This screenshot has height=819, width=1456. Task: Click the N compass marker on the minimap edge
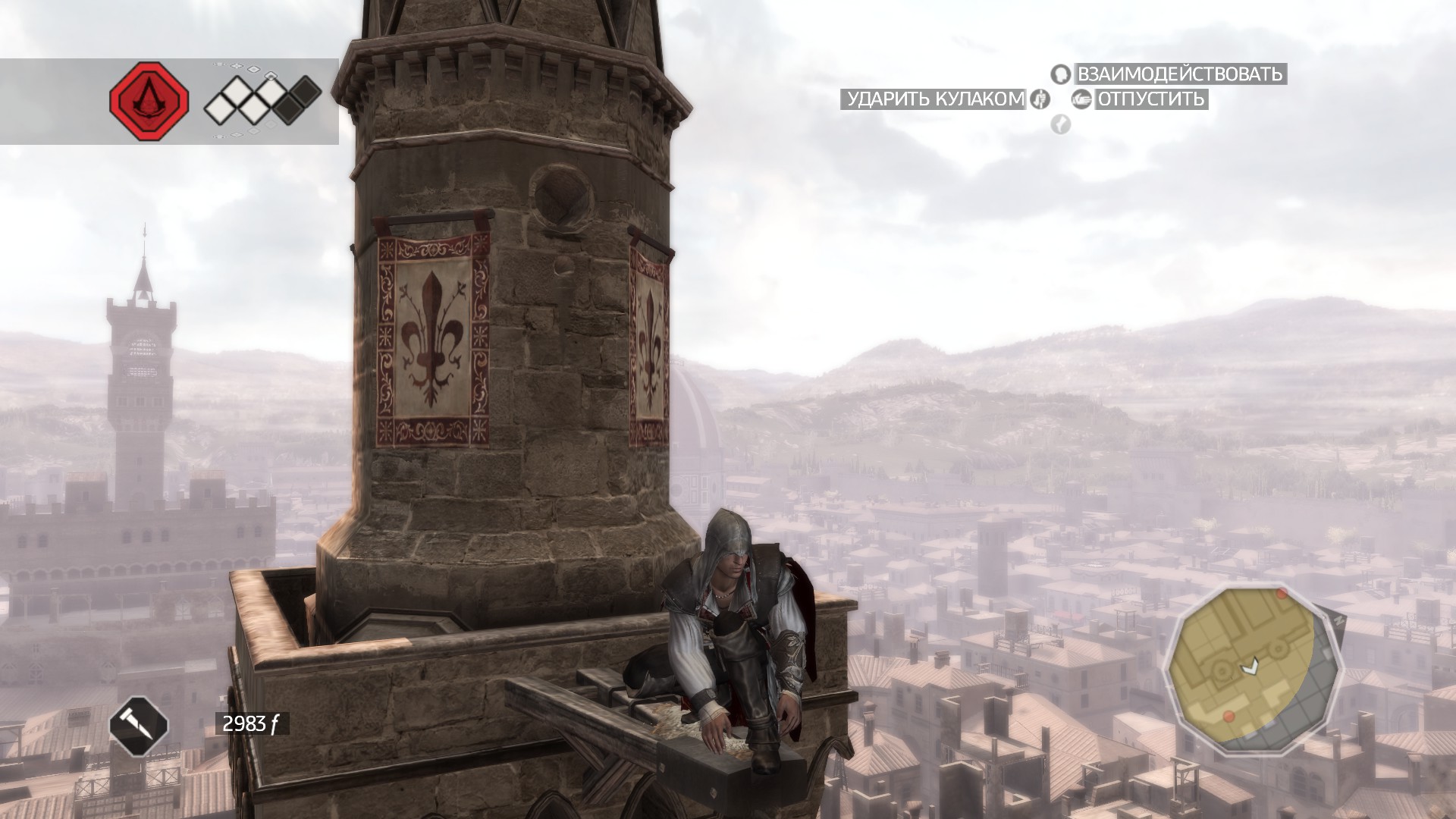pos(1338,620)
